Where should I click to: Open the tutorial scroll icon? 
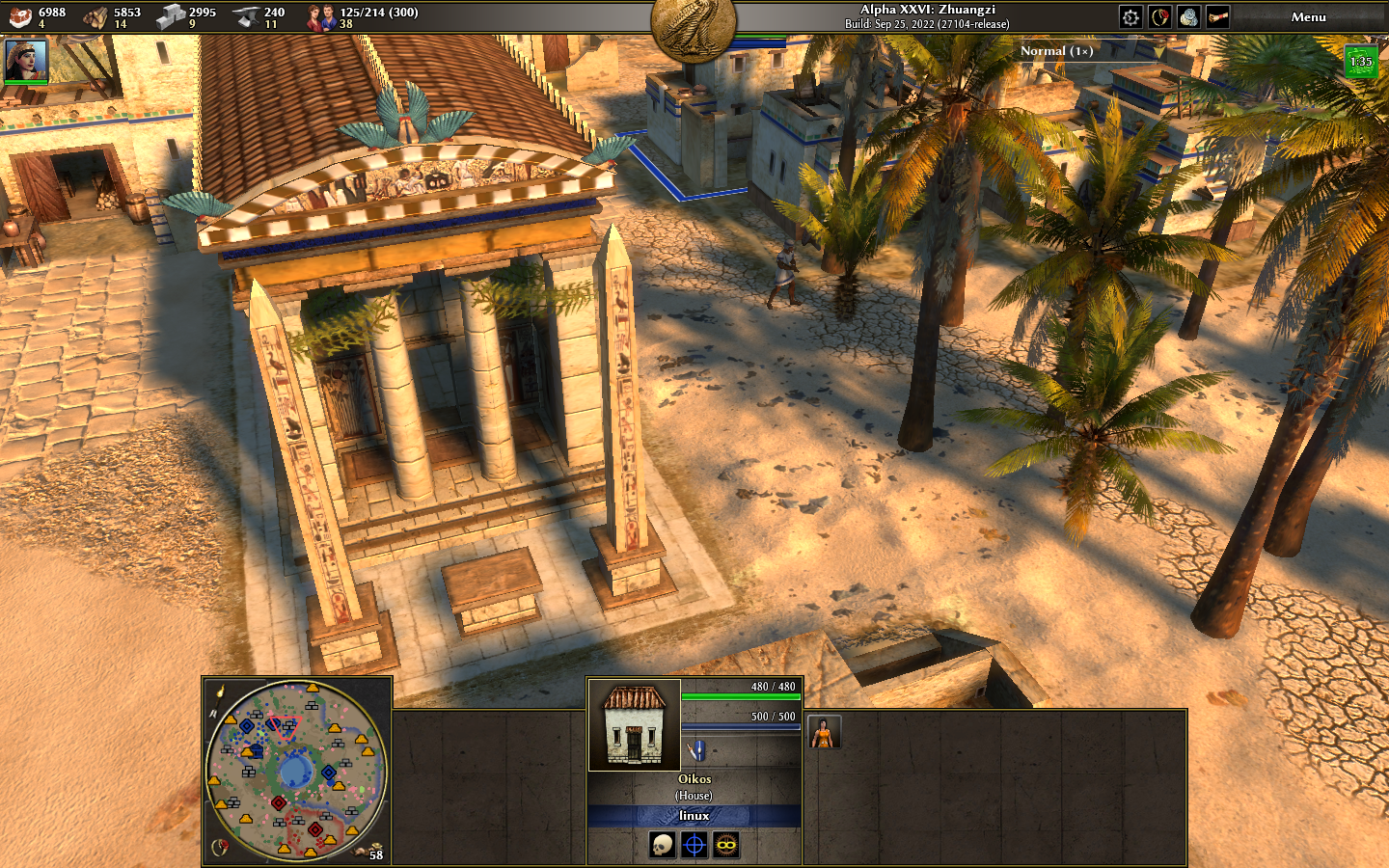click(1217, 17)
